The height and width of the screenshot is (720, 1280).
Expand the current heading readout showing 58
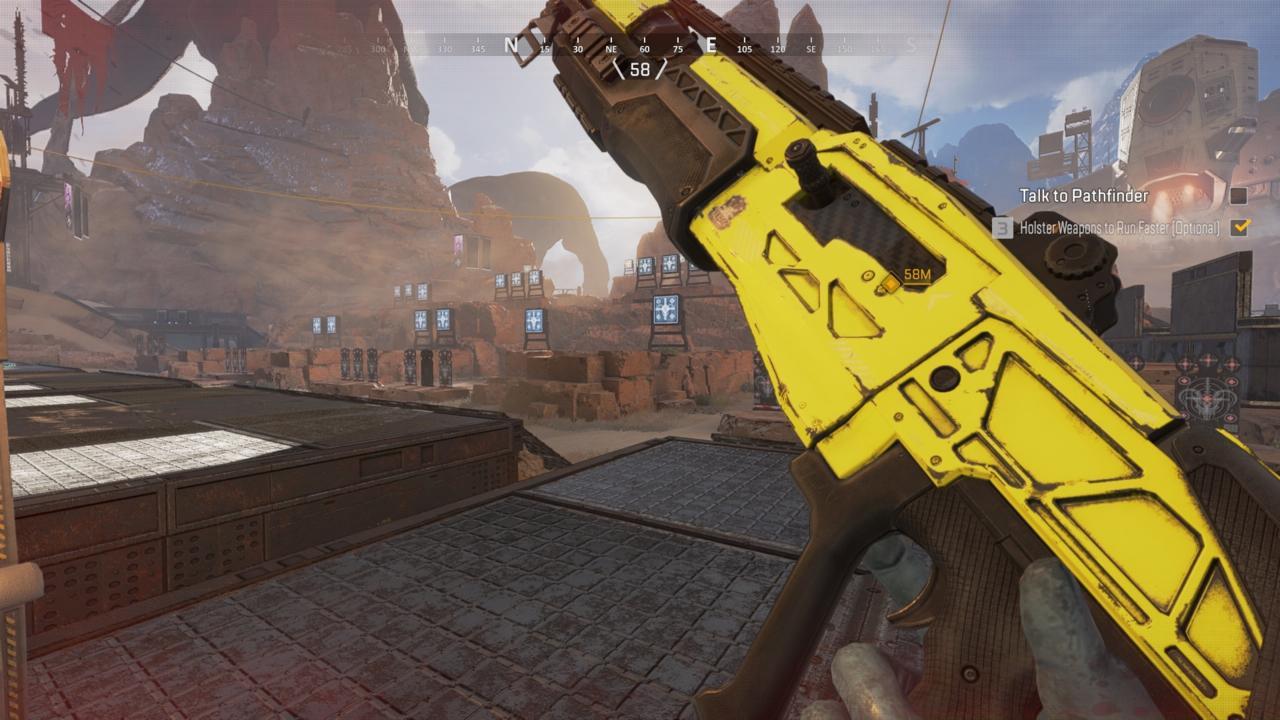click(x=640, y=69)
